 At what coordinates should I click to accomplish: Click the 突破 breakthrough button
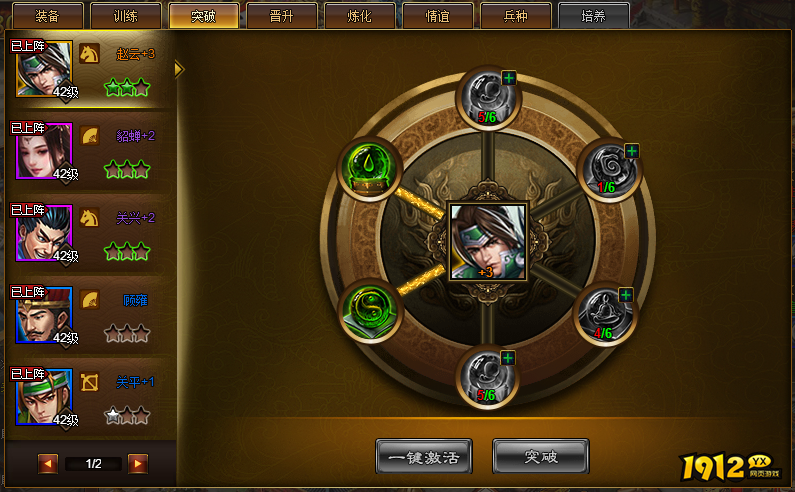(541, 458)
